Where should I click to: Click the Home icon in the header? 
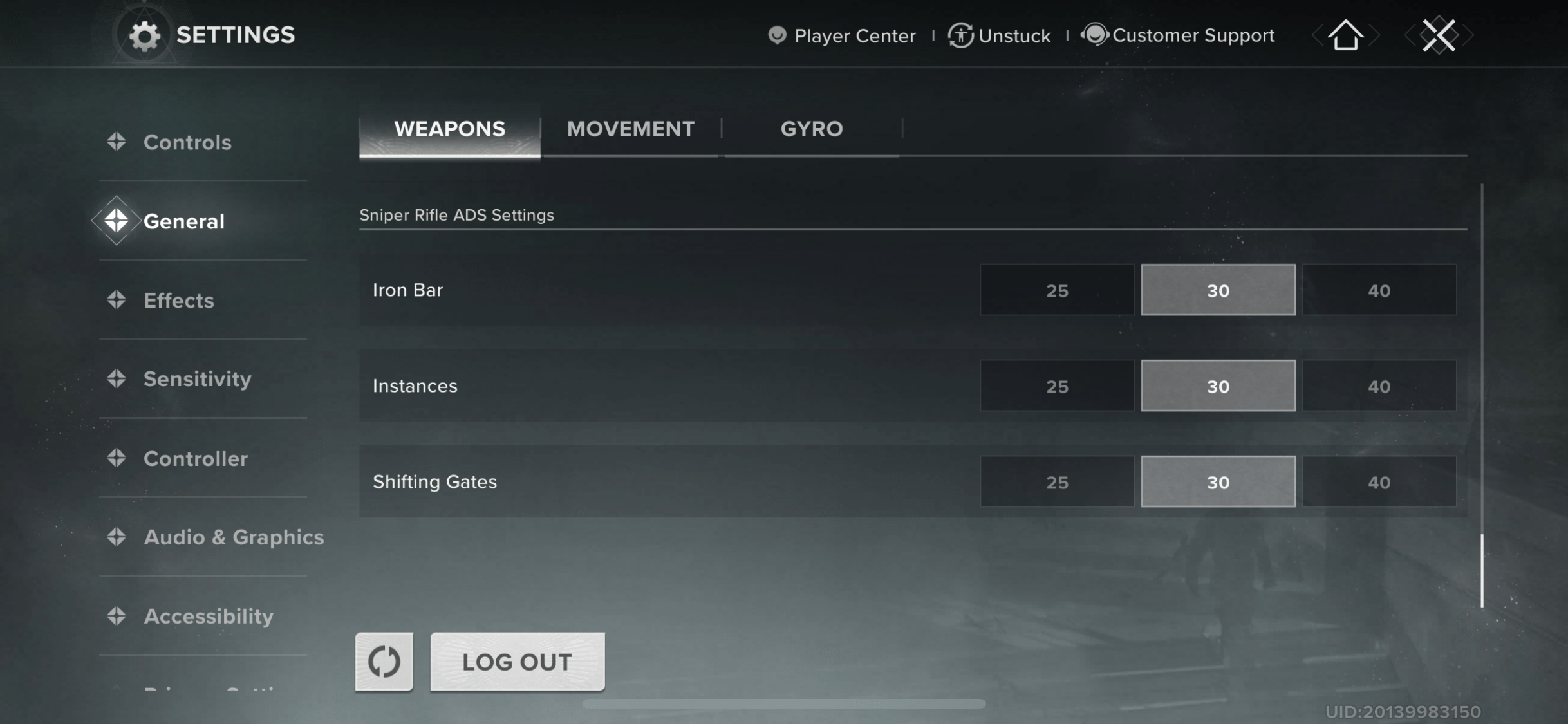click(x=1345, y=35)
